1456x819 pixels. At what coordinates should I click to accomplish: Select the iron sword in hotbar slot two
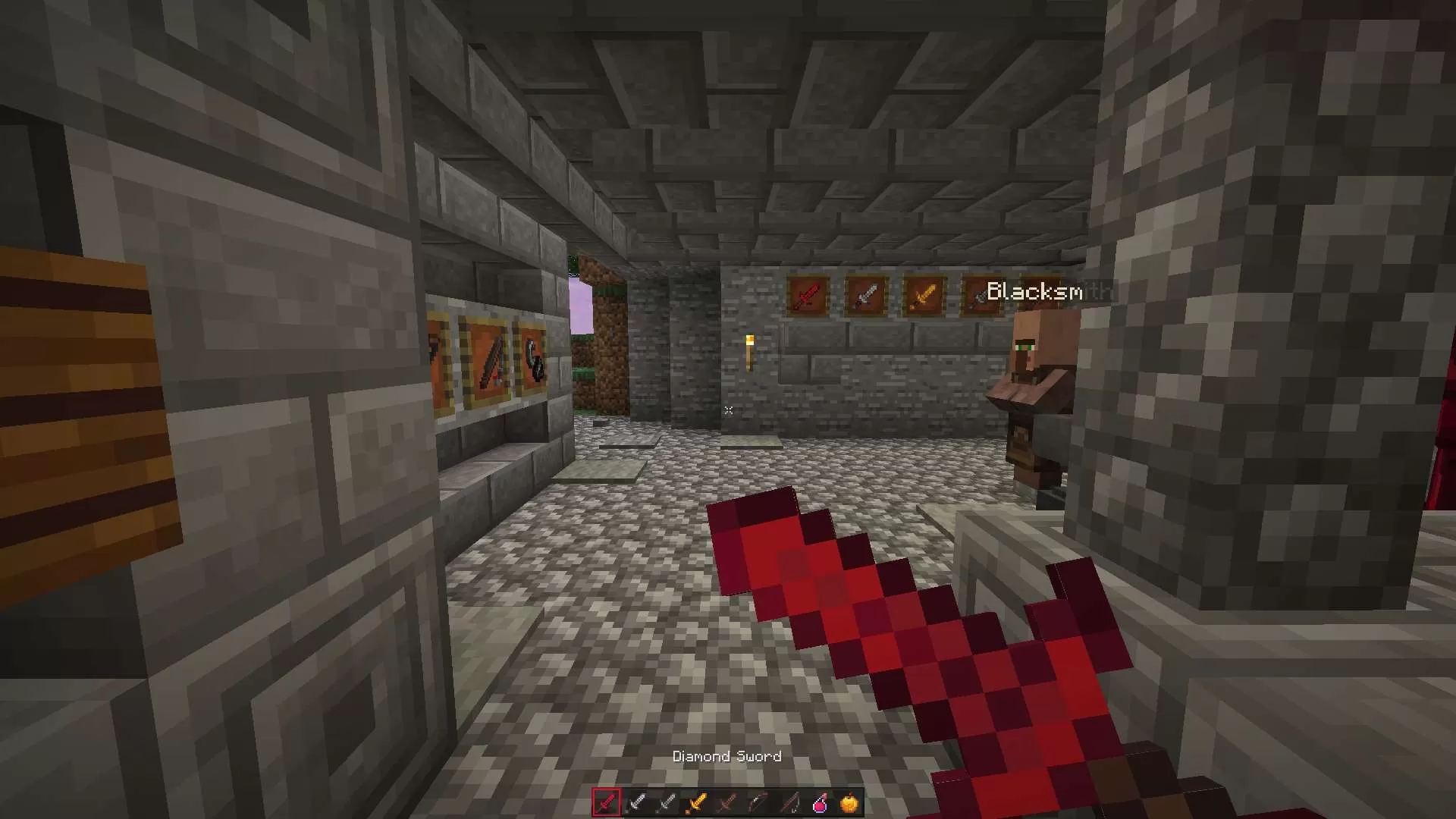coord(636,802)
